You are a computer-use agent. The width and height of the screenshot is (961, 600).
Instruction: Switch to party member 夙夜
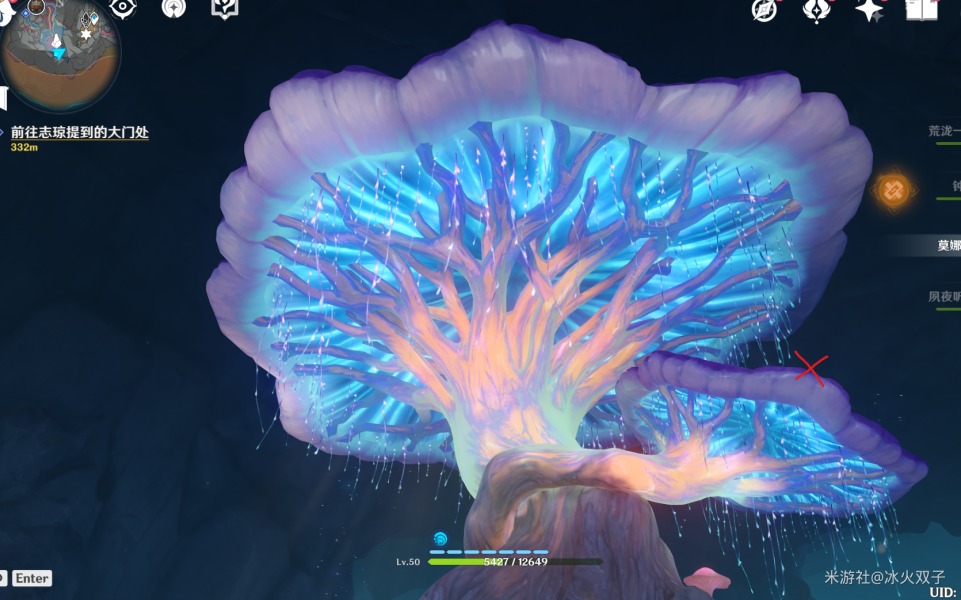coord(944,297)
